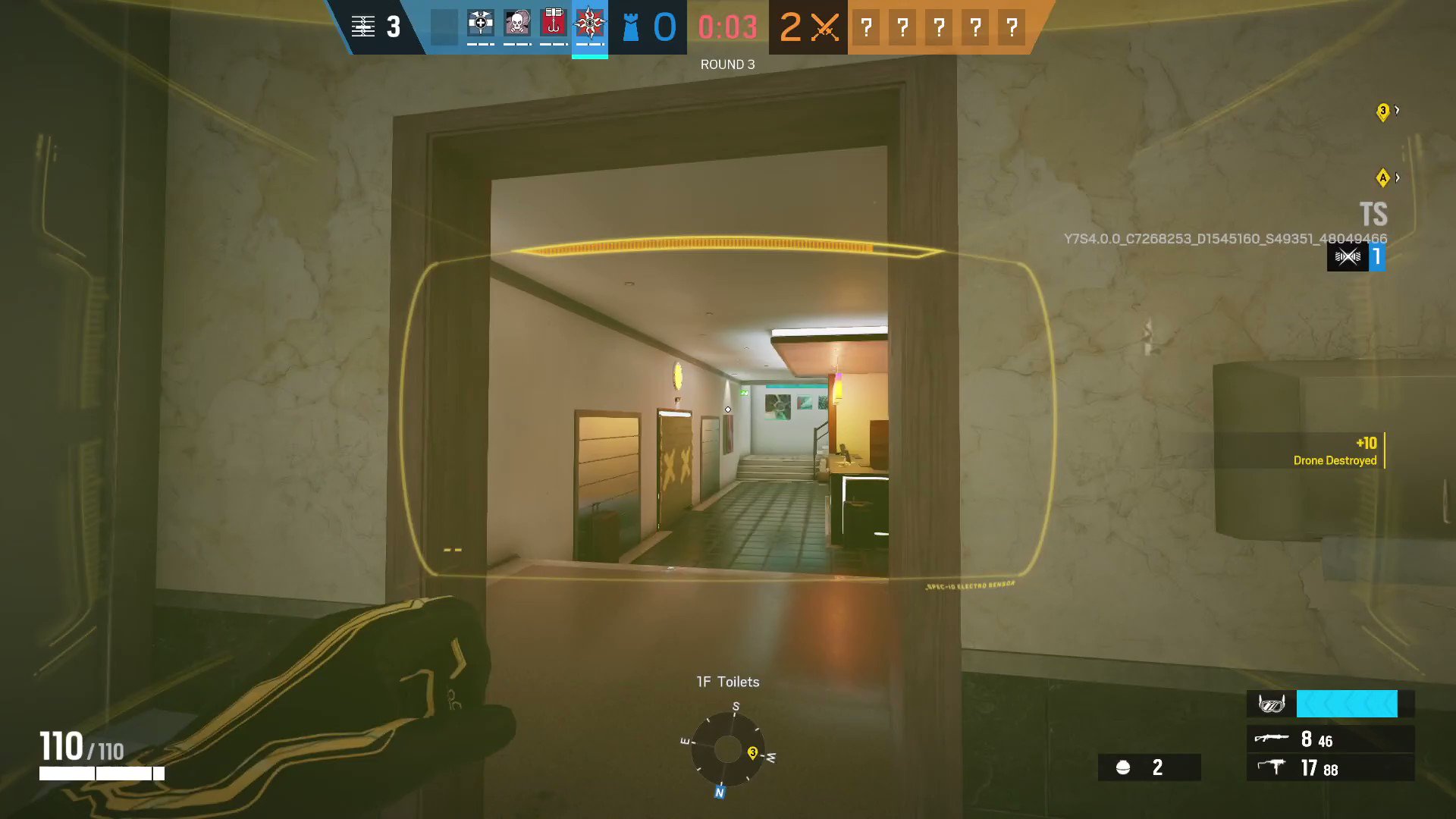Click the yellow waypoint marker labeled 3
This screenshot has width=1456, height=819.
(1382, 111)
